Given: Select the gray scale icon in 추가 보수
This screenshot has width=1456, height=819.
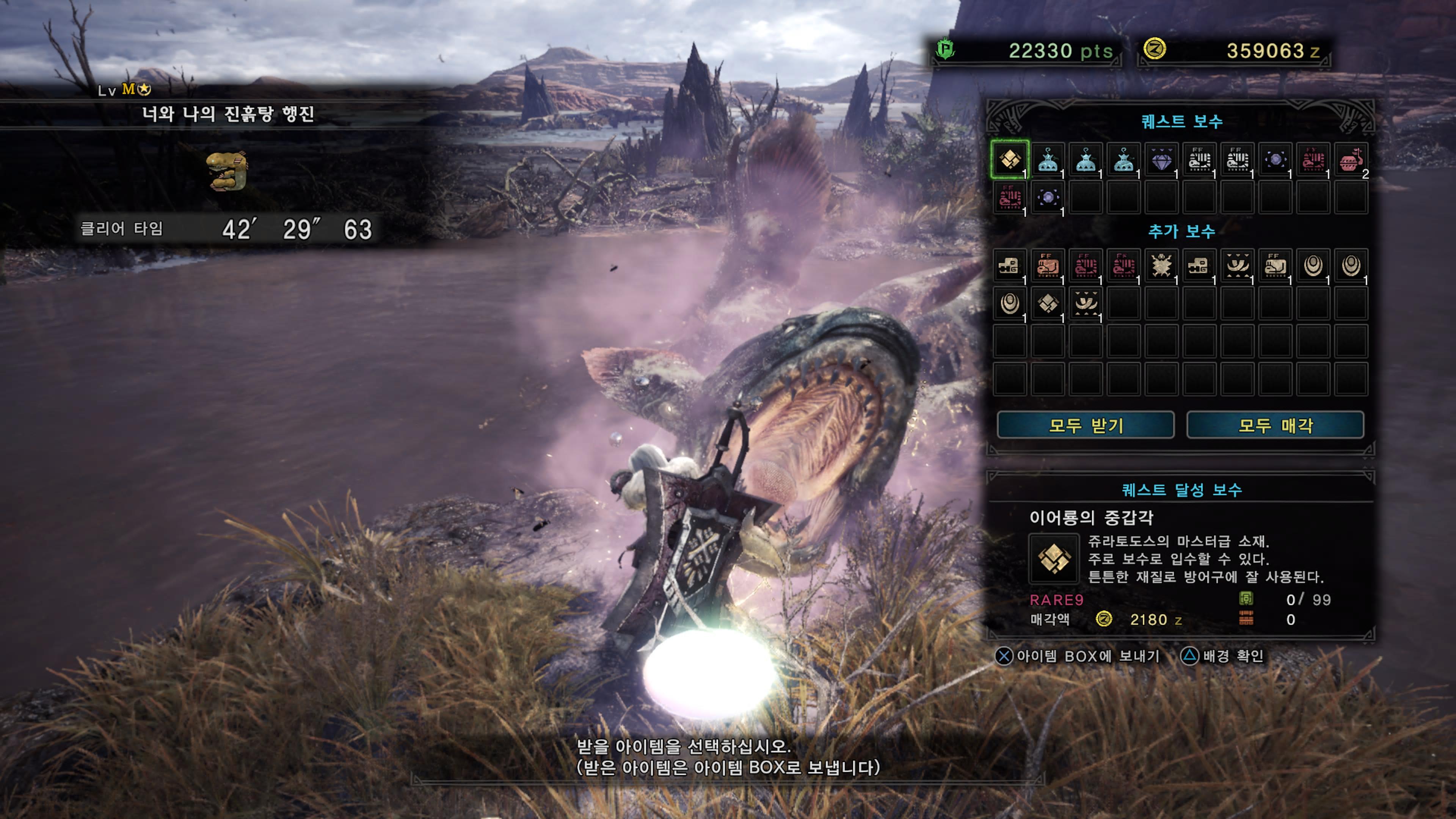Looking at the screenshot, I should 1047,304.
